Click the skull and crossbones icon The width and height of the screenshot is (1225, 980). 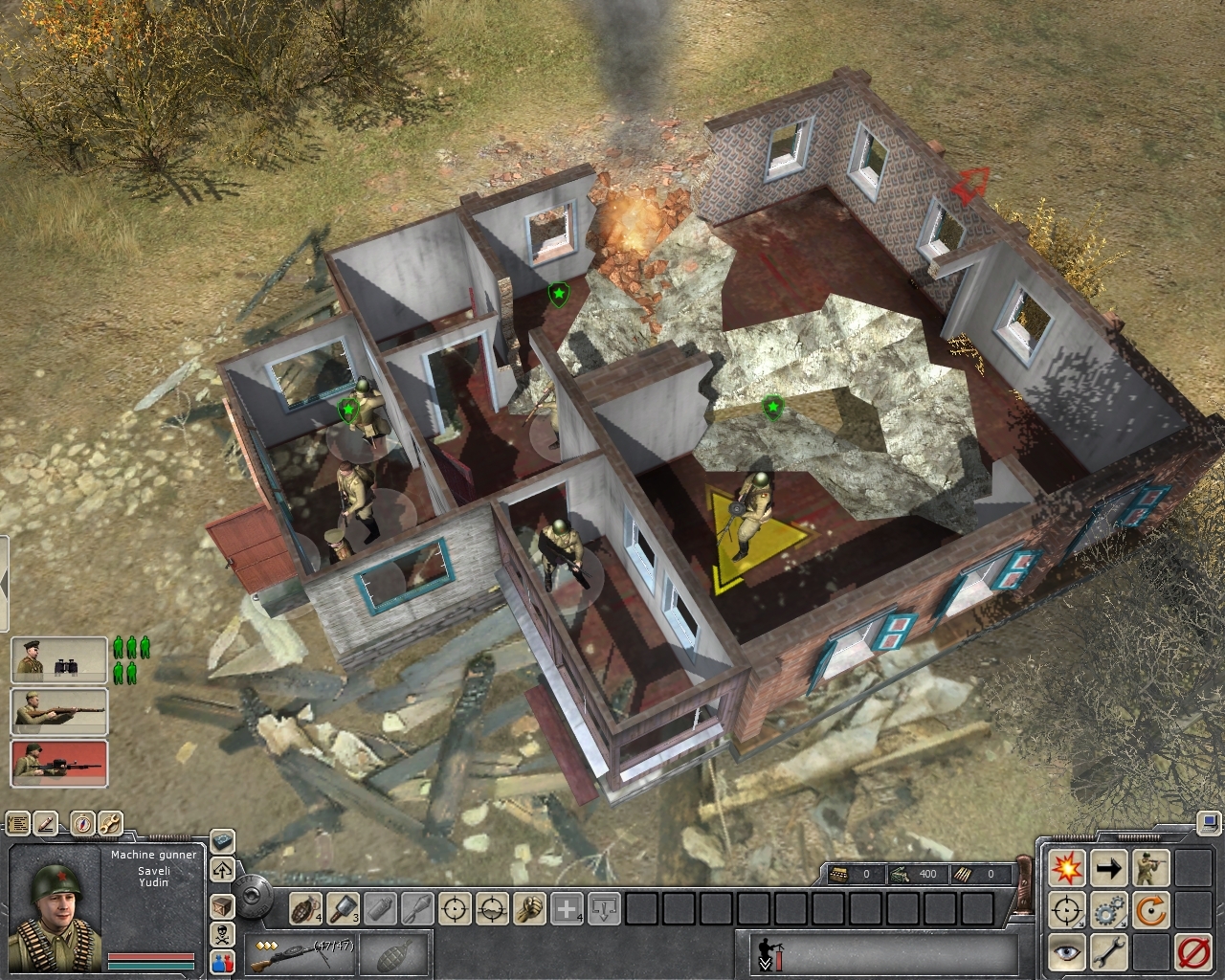click(222, 934)
